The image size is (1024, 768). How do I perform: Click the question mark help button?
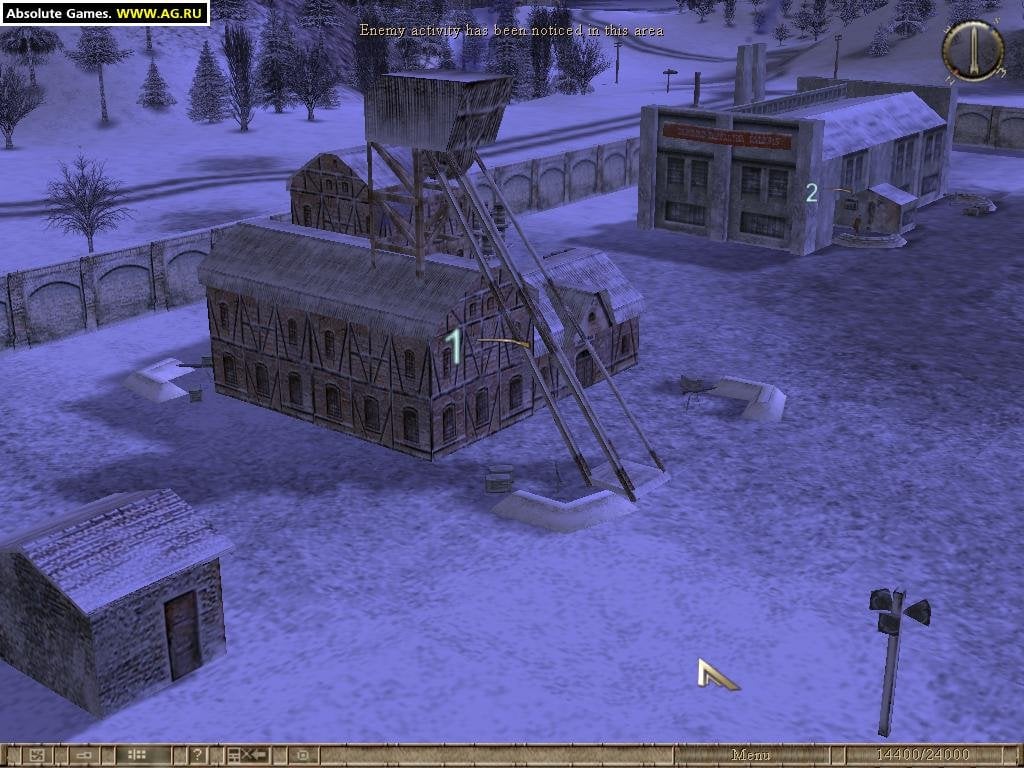pyautogui.click(x=198, y=755)
